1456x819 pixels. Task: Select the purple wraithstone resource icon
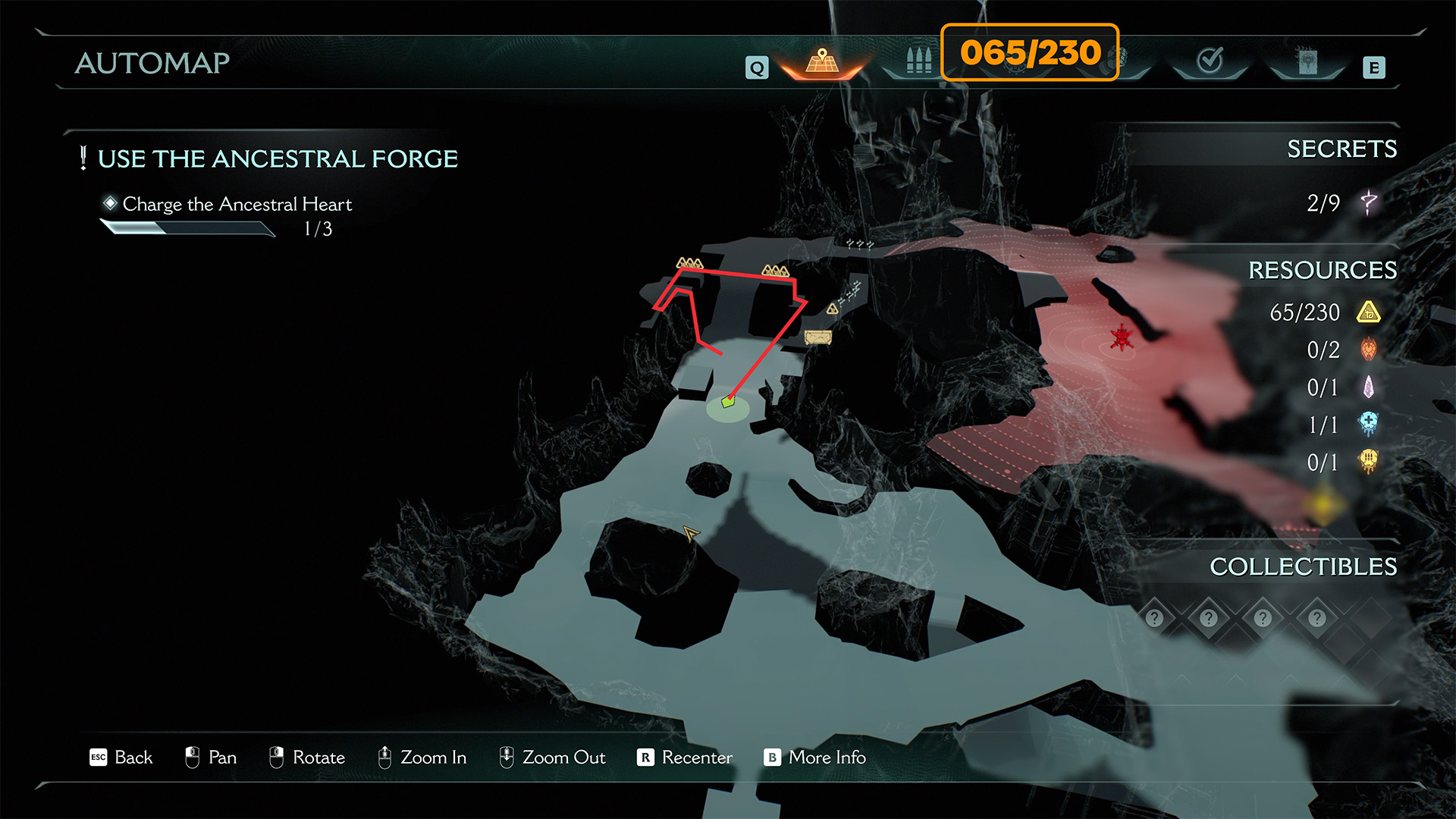tap(1369, 388)
